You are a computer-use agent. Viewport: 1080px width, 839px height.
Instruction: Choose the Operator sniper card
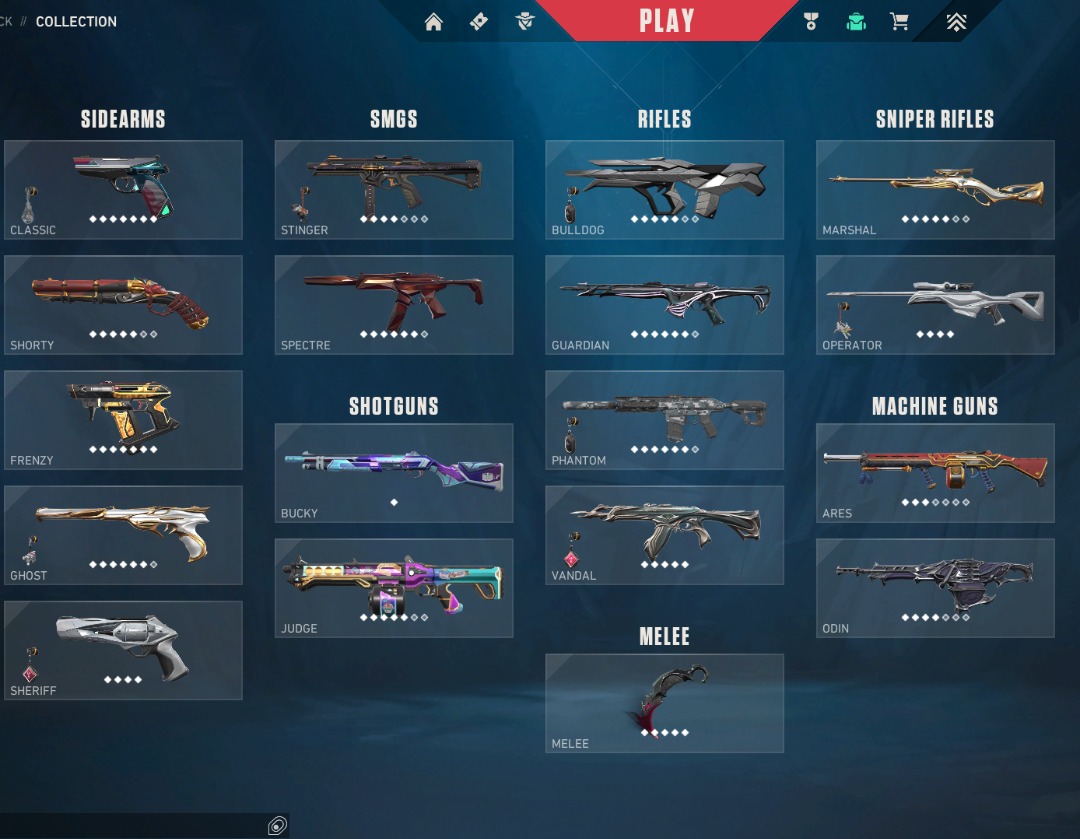[x=935, y=305]
